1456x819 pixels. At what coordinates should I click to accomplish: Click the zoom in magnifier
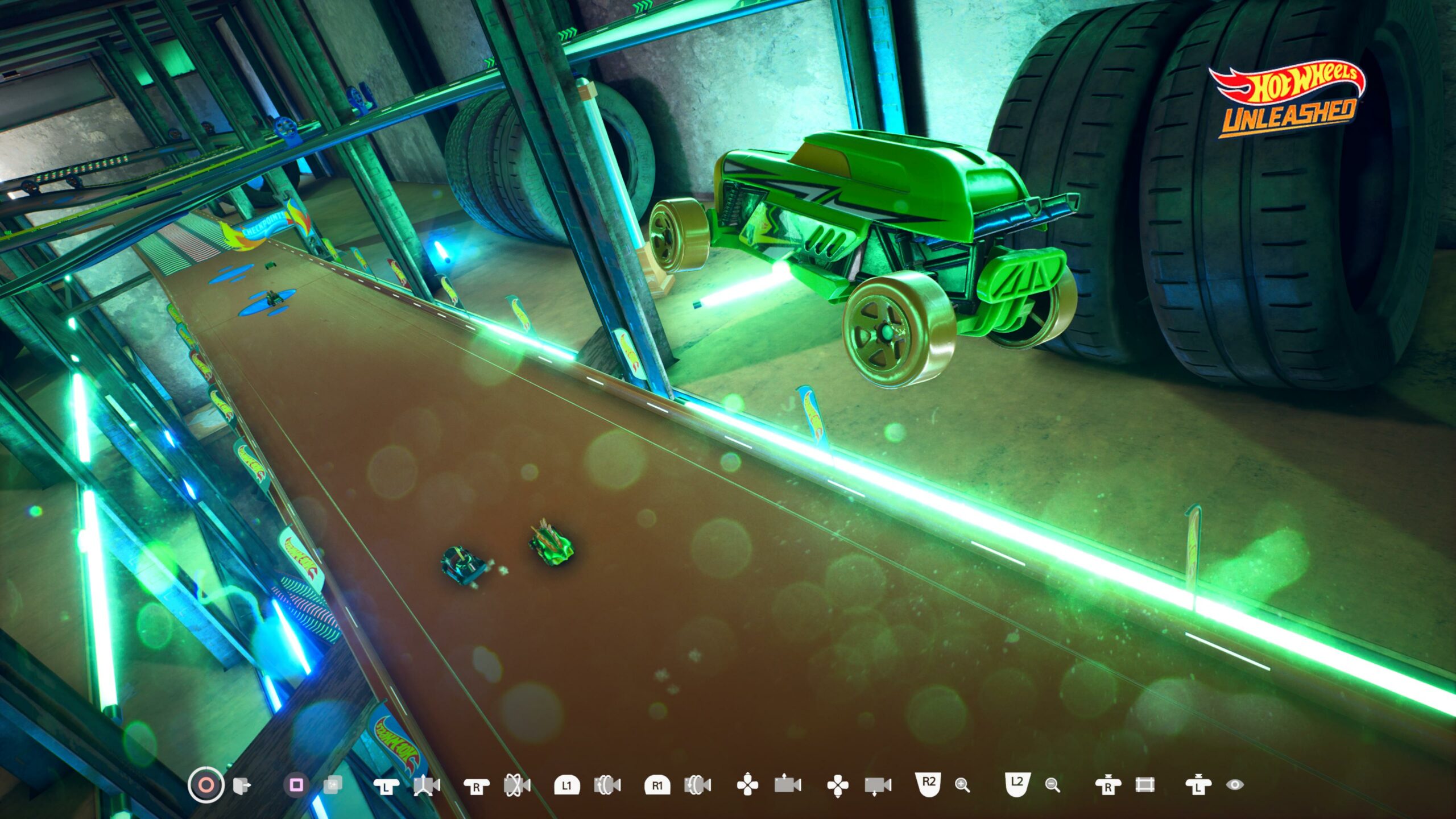click(x=962, y=785)
